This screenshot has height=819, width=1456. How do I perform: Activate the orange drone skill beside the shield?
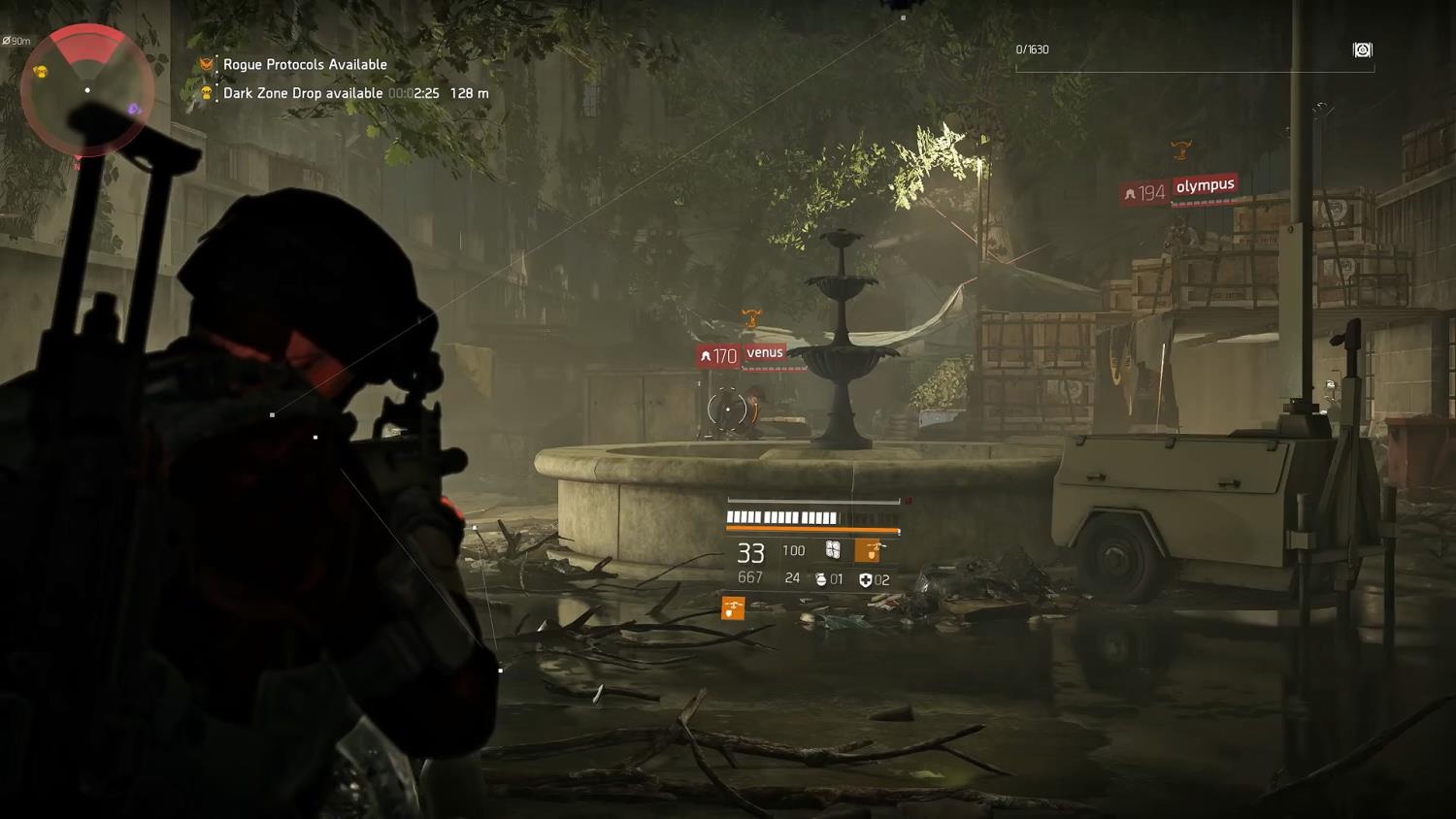point(869,550)
